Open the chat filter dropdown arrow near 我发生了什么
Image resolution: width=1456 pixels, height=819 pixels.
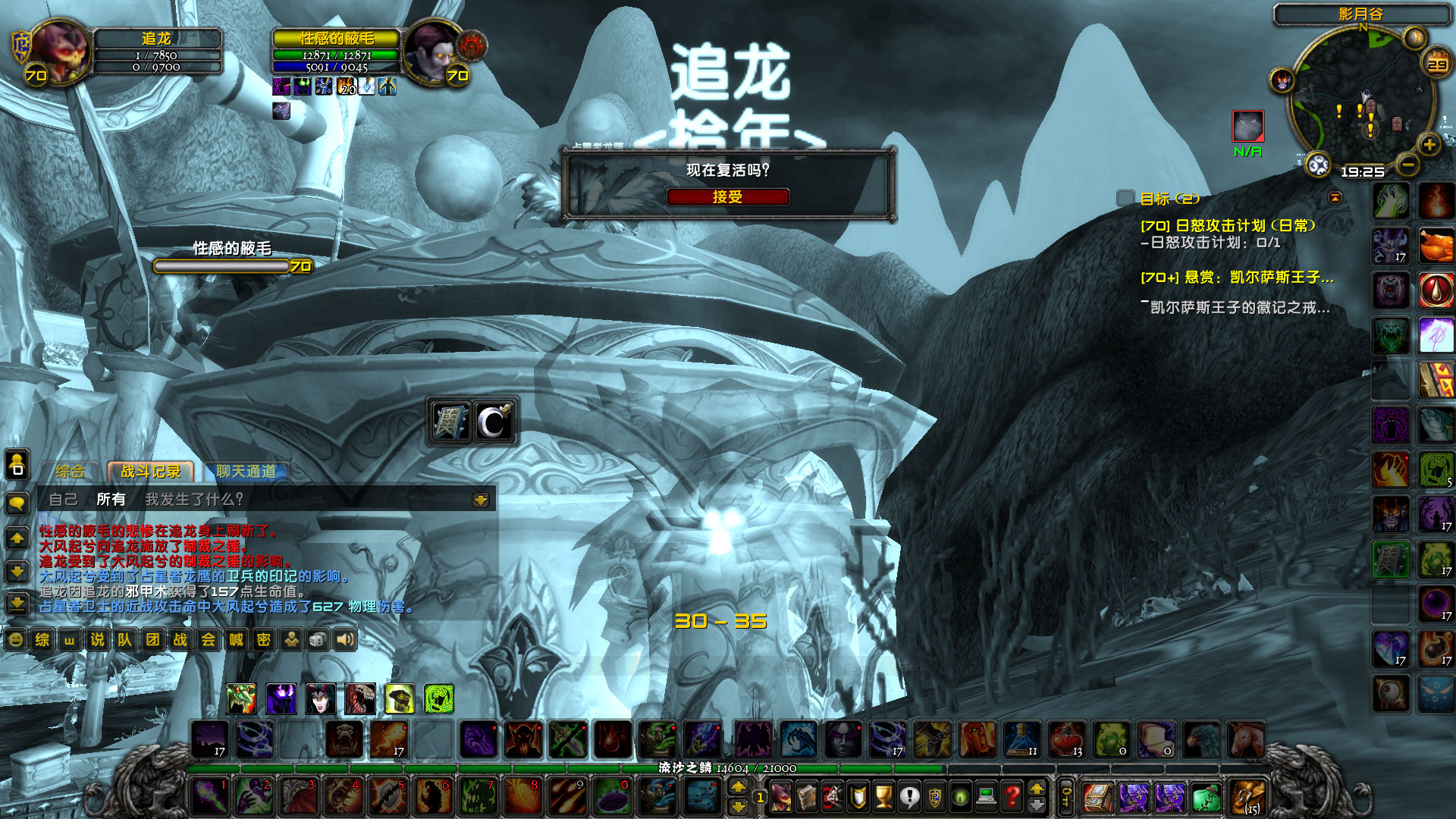(479, 499)
